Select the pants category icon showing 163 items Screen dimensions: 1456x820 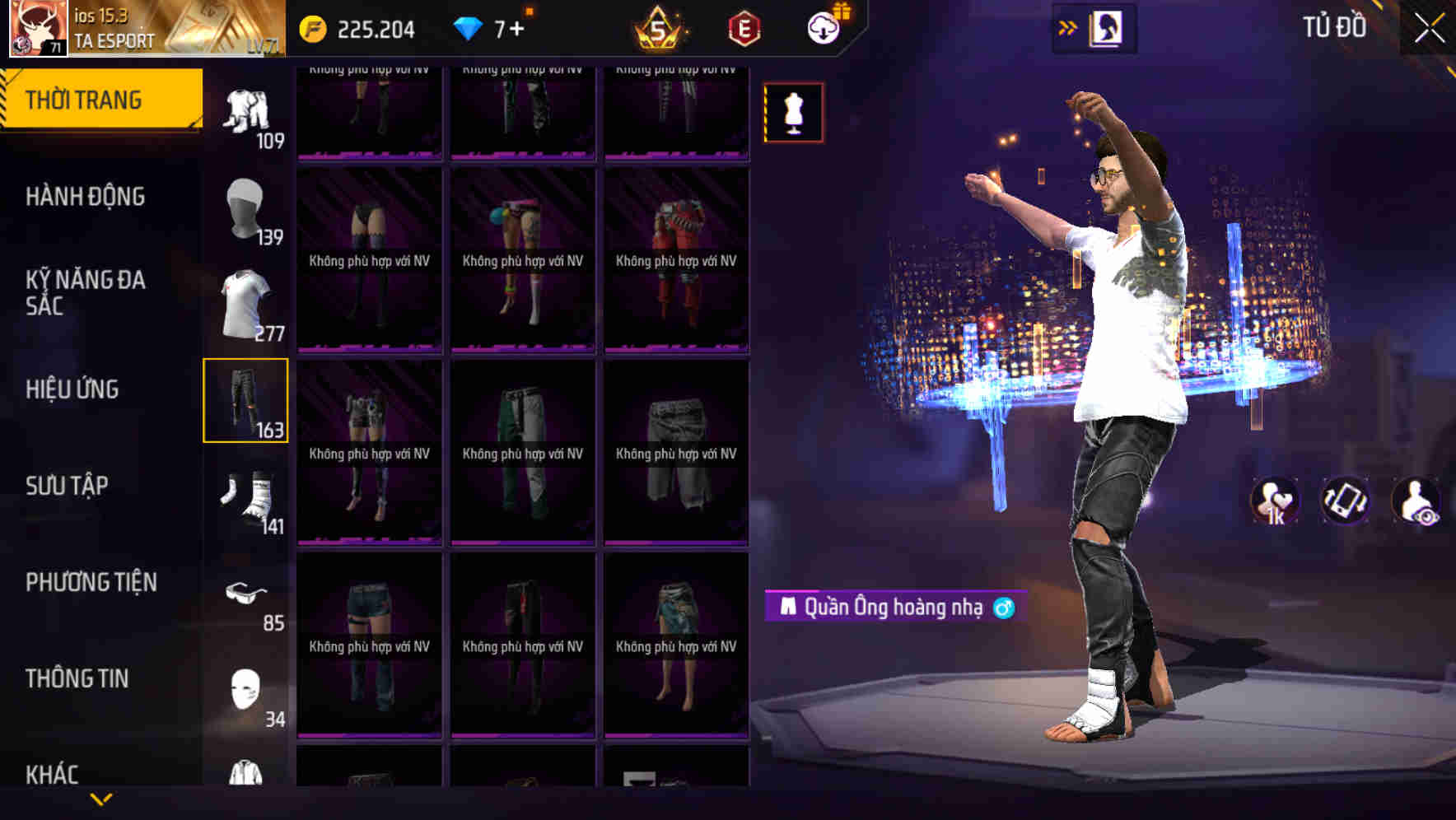coord(245,401)
